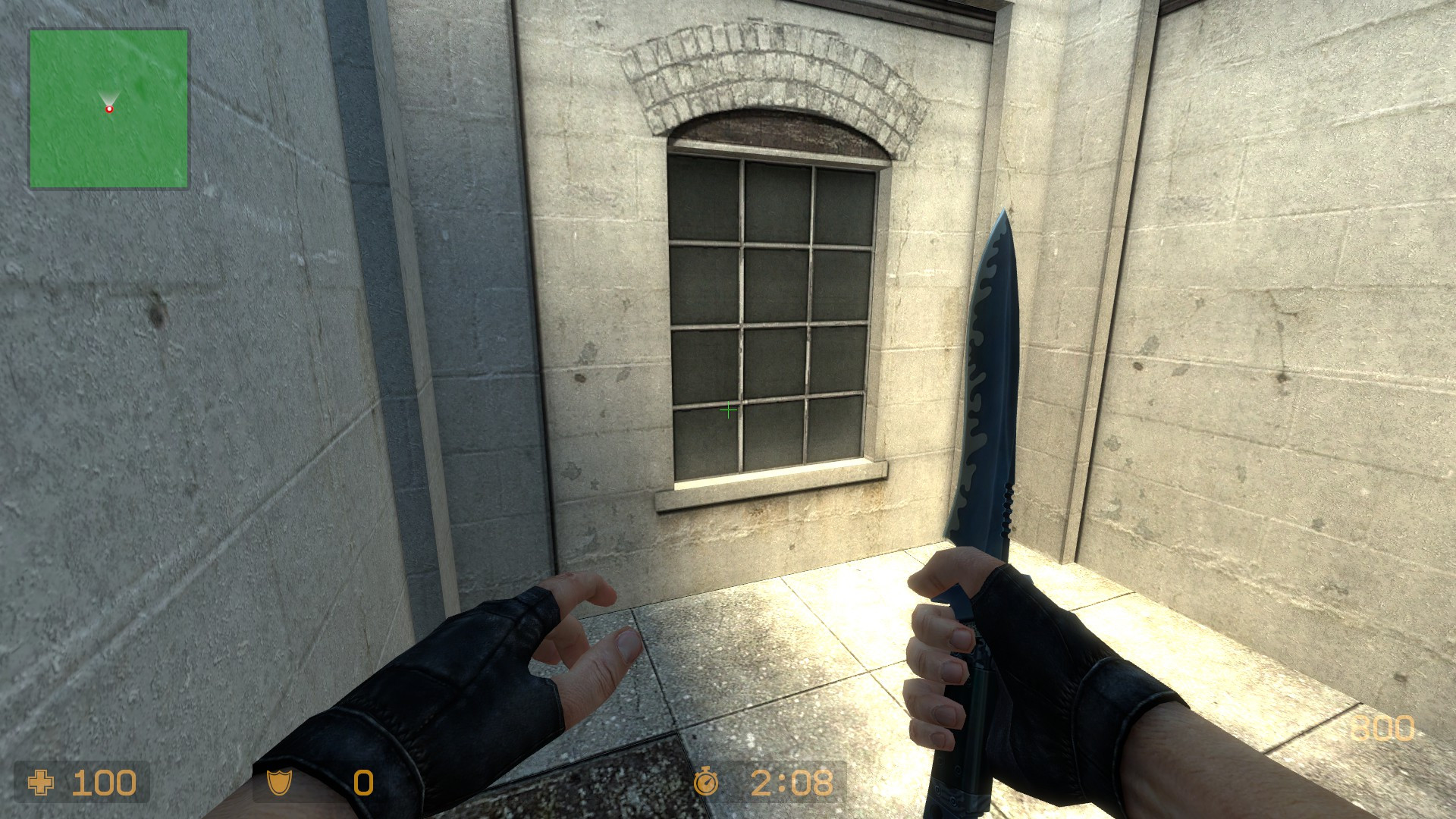The height and width of the screenshot is (819, 1456).
Task: Click the health cross icon
Action: pos(40,781)
